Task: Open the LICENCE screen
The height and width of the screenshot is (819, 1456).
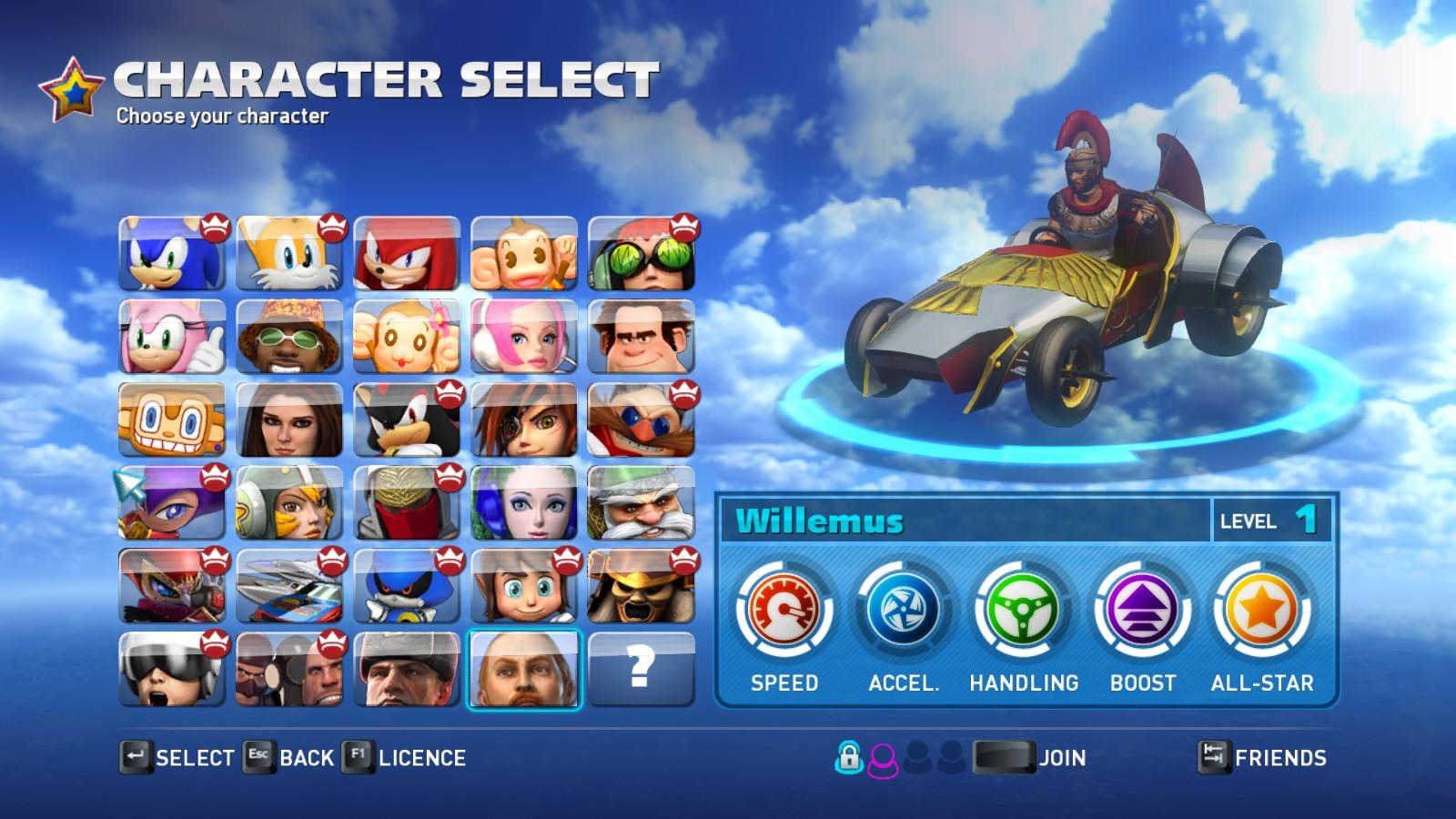Action: (x=405, y=757)
